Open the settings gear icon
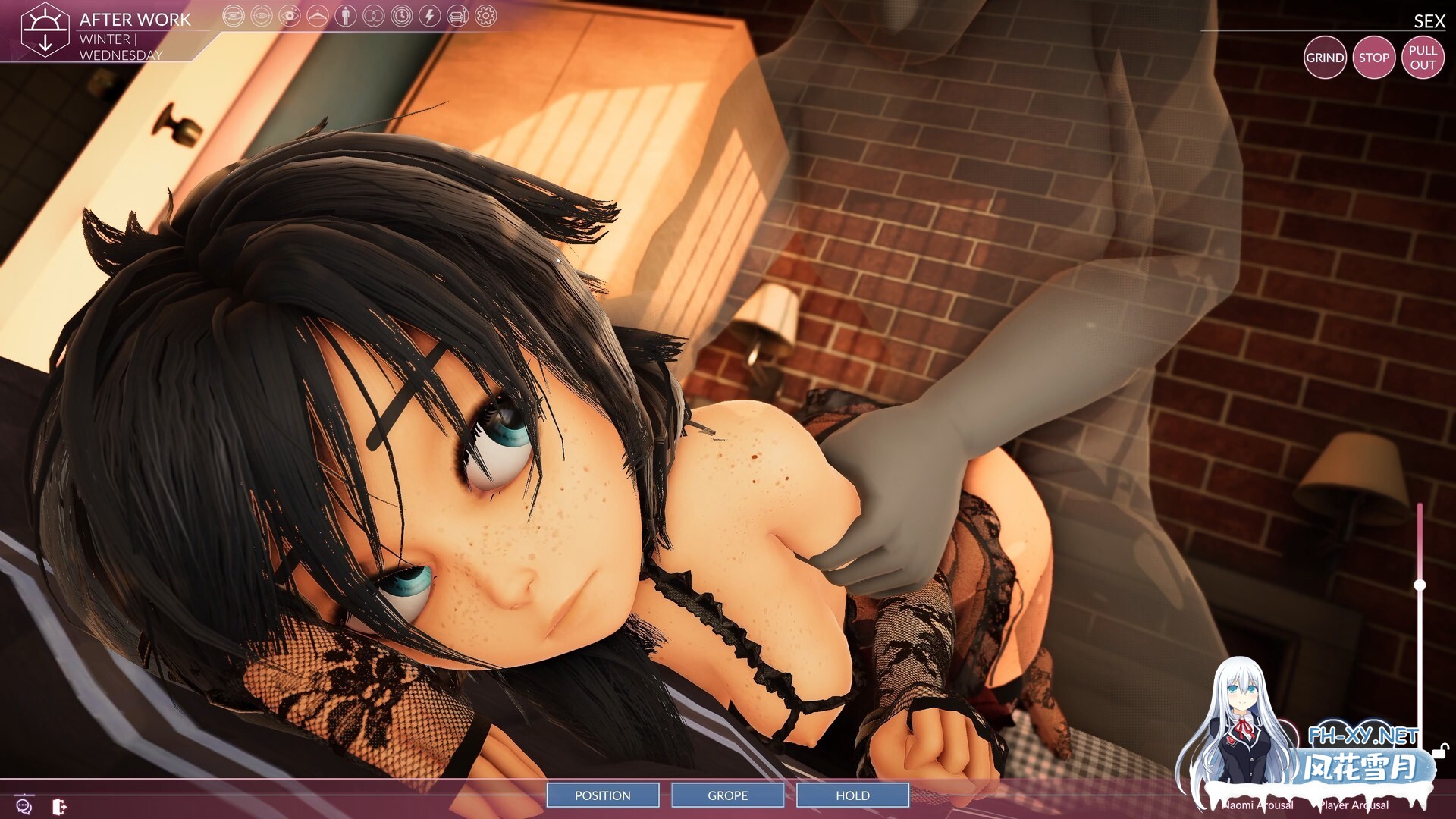This screenshot has width=1456, height=819. [x=486, y=16]
